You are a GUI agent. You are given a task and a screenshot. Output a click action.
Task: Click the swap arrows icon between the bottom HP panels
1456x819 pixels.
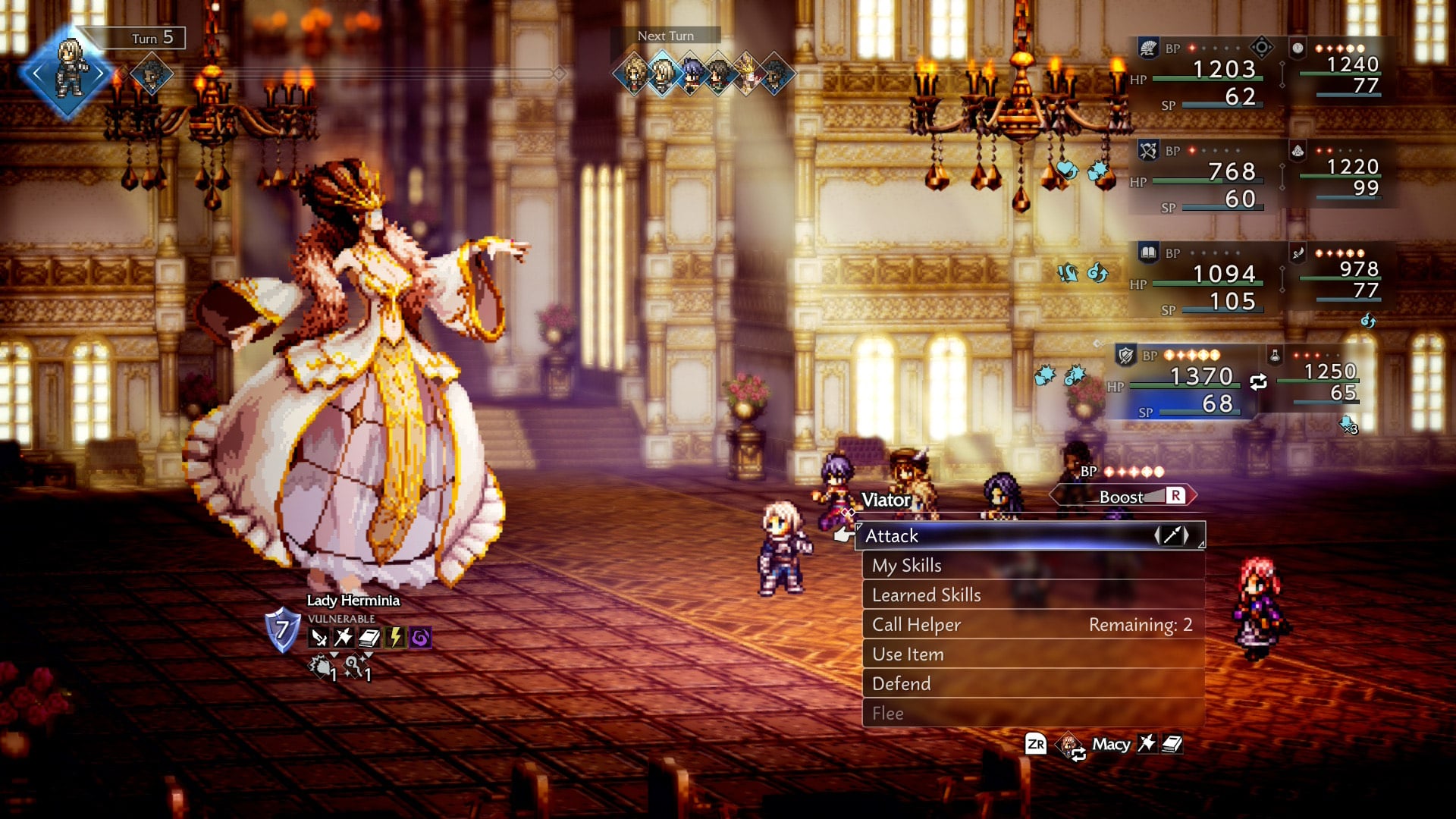1259,381
